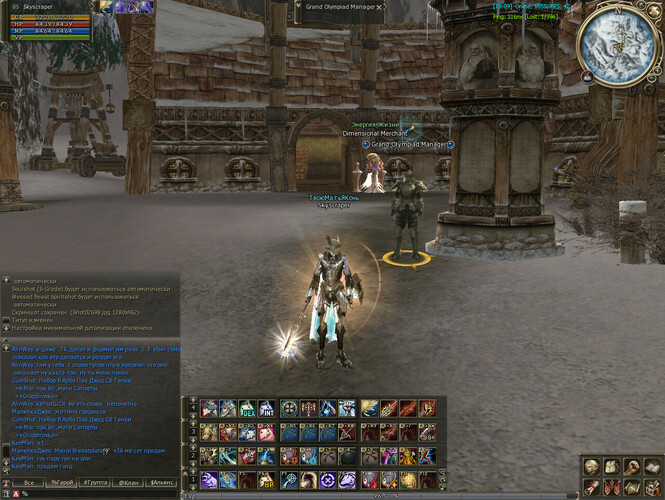
Task: Use the DEX skill icon on hotbar
Action: [x=248, y=408]
